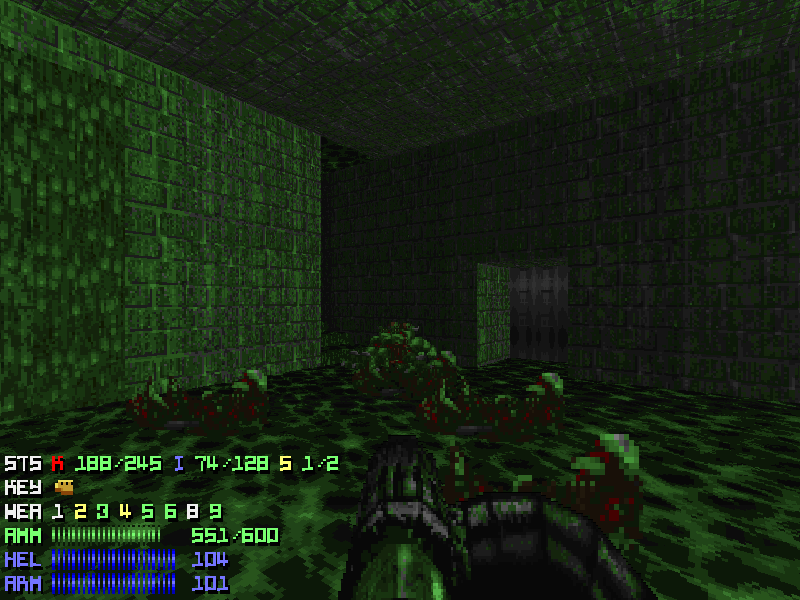Select weapon number 8
Image resolution: width=800 pixels, height=600 pixels.
[x=193, y=512]
